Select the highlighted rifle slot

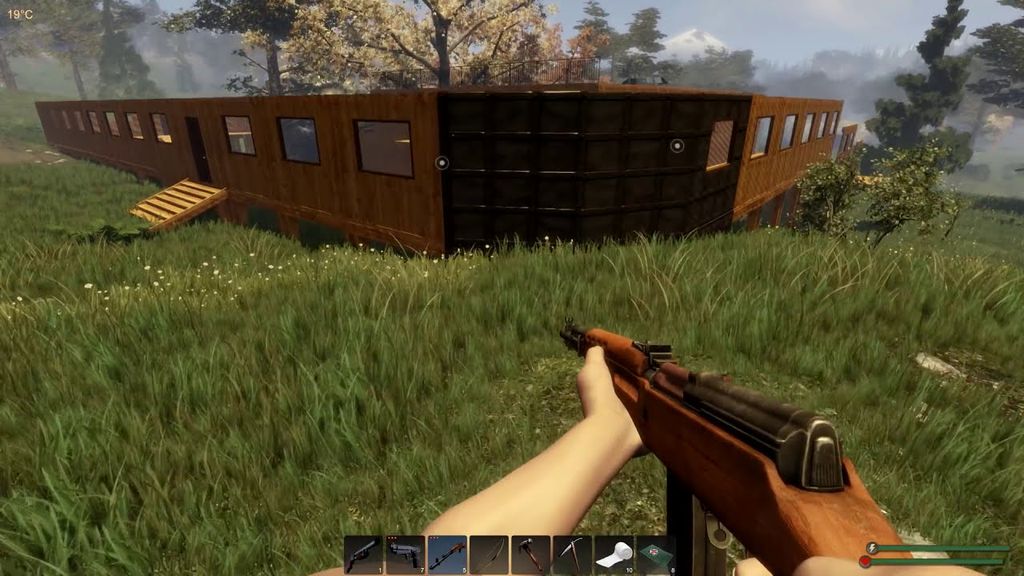coord(447,554)
